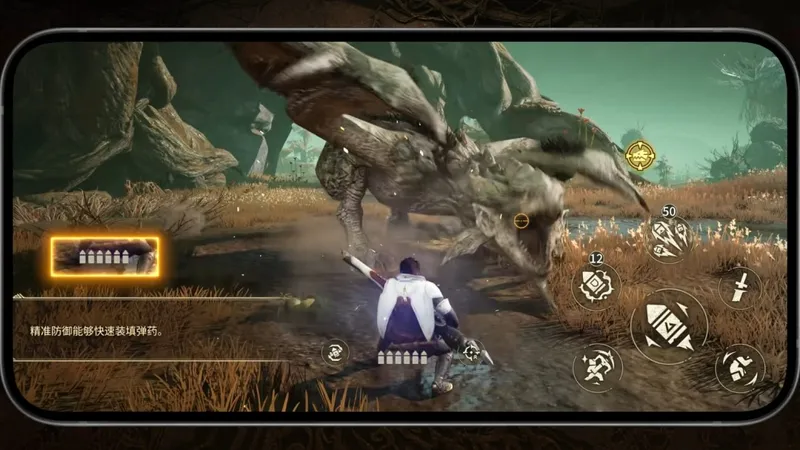The width and height of the screenshot is (800, 450).
Task: Trigger the dodge roll button
Action: [x=740, y=368]
